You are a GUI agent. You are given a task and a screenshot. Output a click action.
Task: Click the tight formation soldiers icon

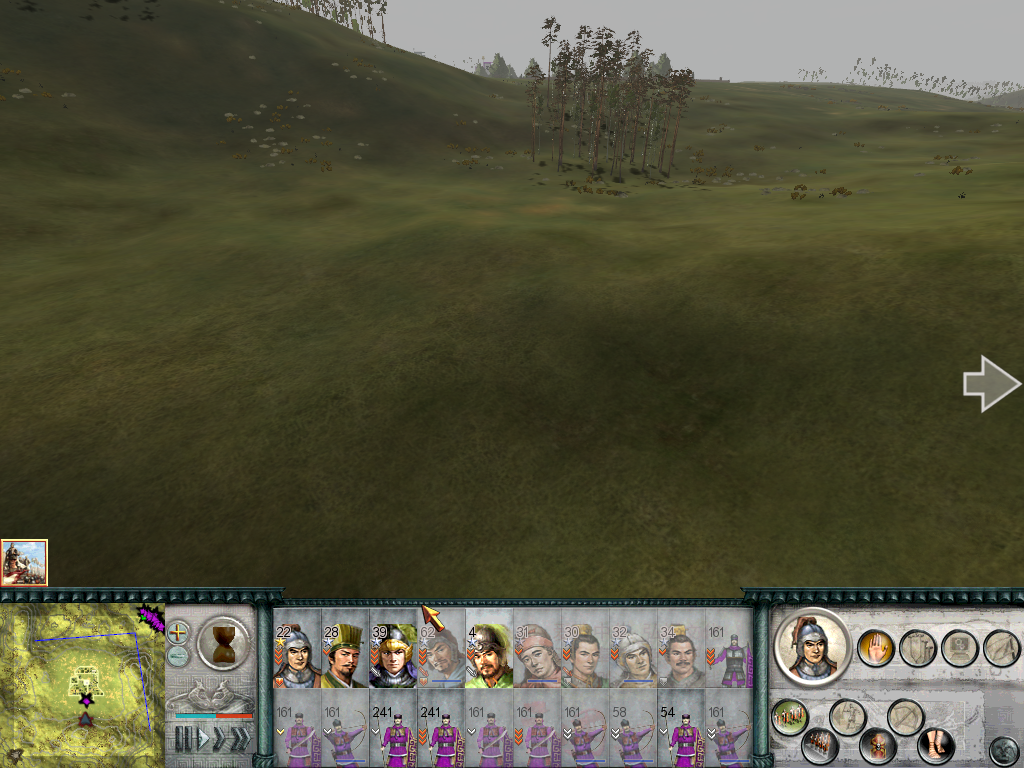pos(819,745)
